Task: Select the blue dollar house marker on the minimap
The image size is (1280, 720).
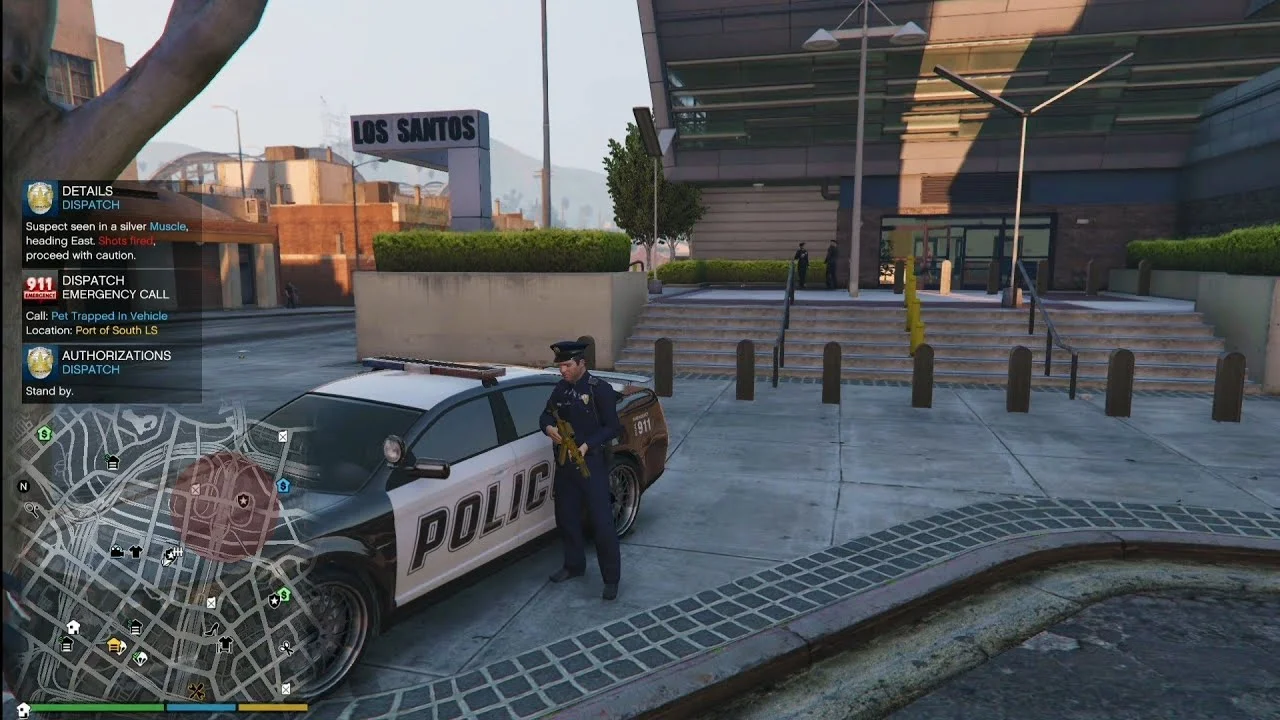Action: (283, 485)
